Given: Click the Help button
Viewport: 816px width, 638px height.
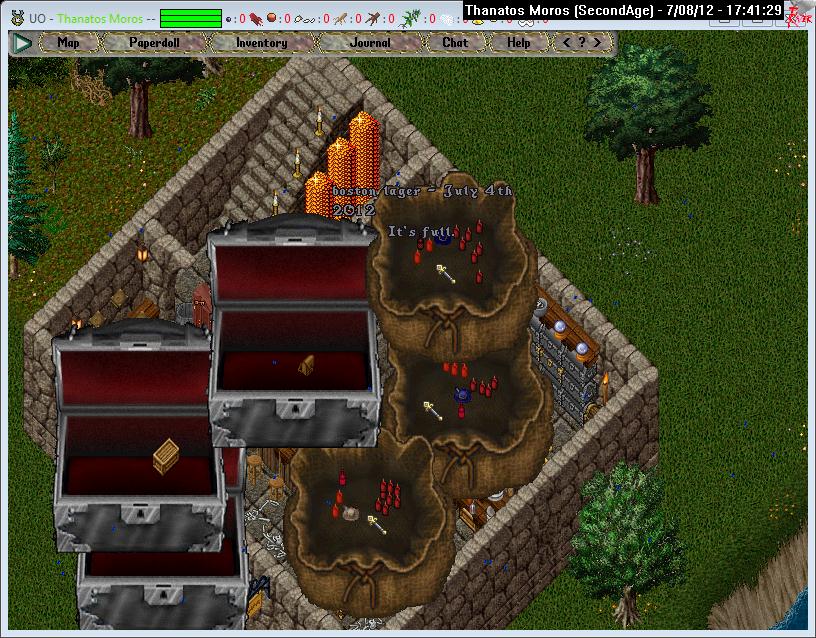Looking at the screenshot, I should coord(518,43).
